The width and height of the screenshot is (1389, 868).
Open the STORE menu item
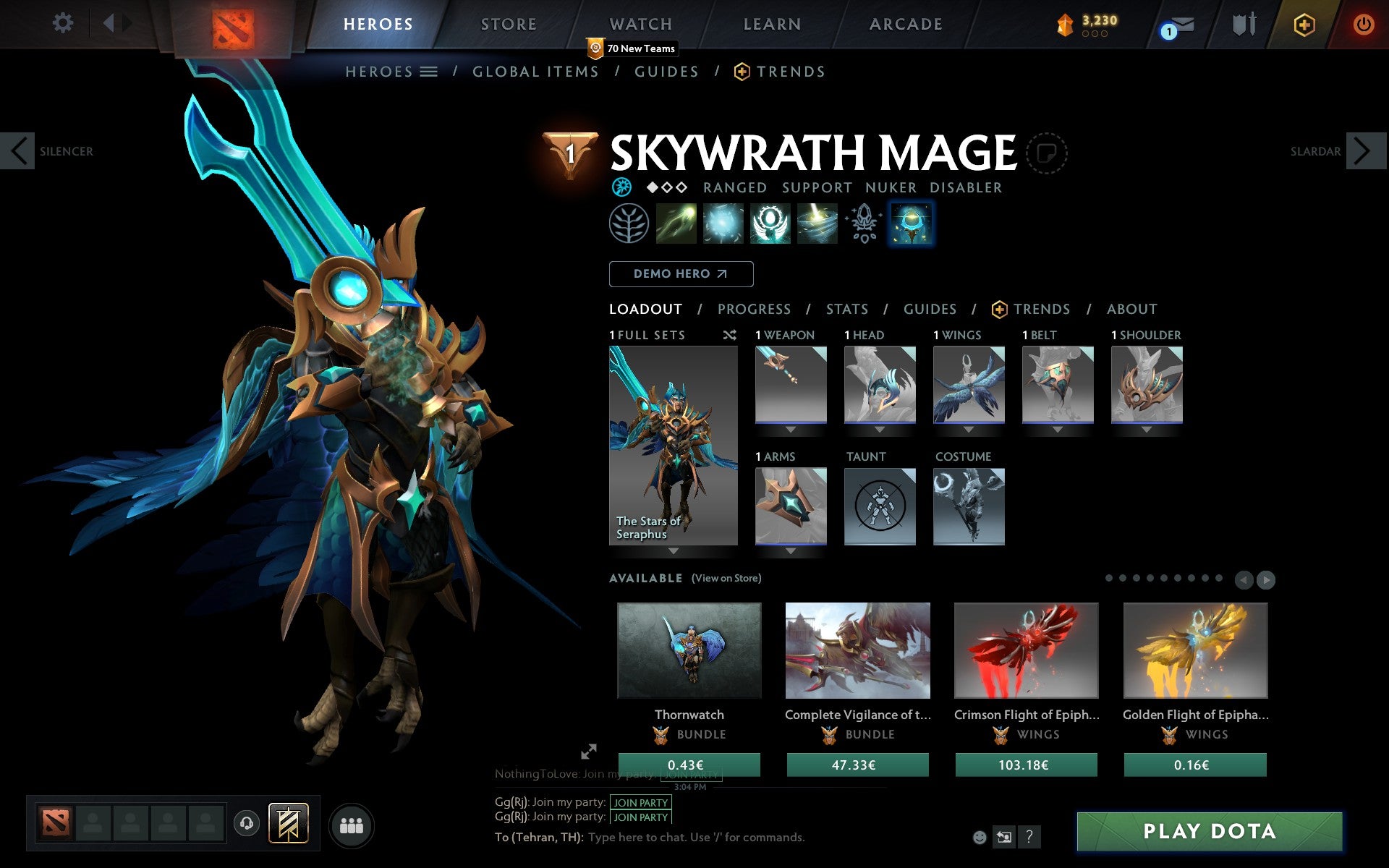point(508,24)
